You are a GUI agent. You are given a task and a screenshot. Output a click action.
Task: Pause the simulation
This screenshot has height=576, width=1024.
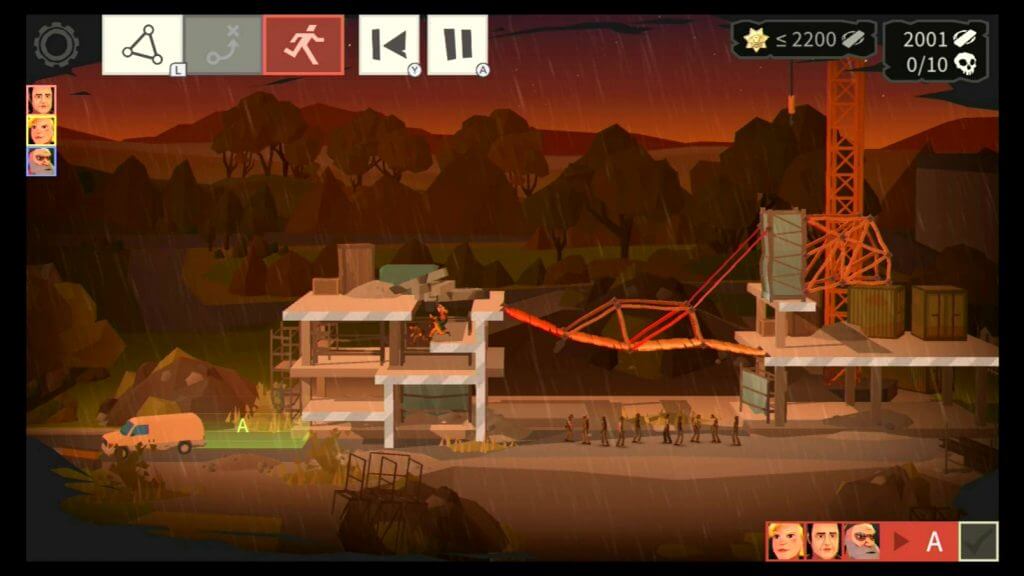click(457, 45)
